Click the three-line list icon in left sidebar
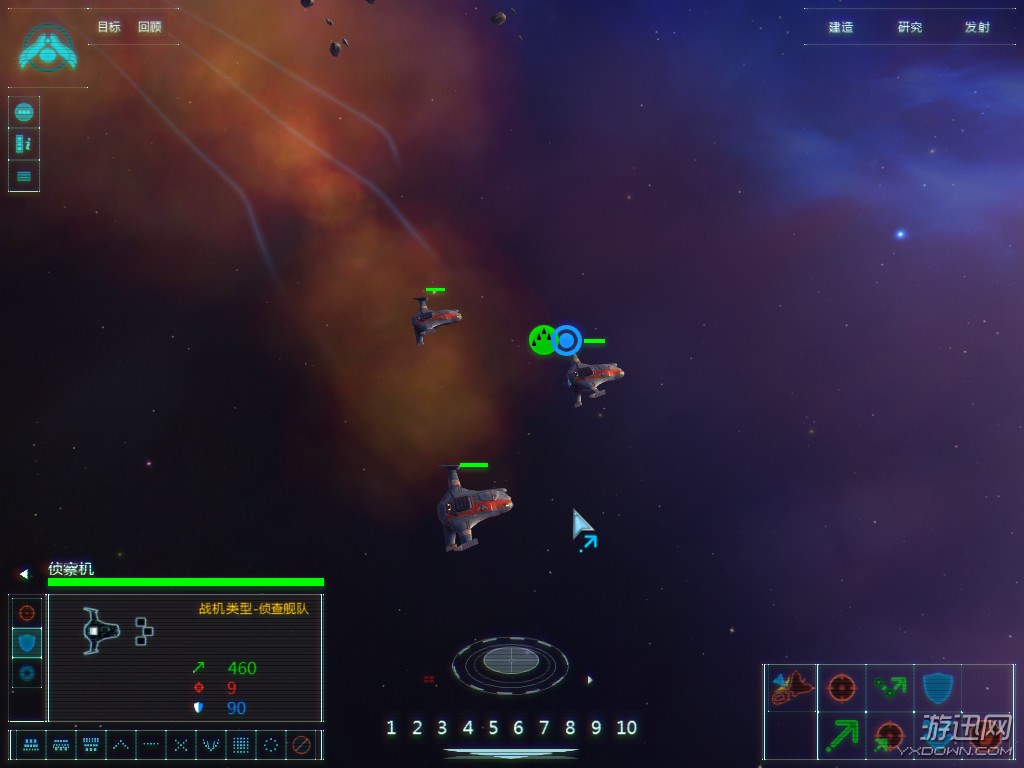This screenshot has height=768, width=1024. point(24,176)
